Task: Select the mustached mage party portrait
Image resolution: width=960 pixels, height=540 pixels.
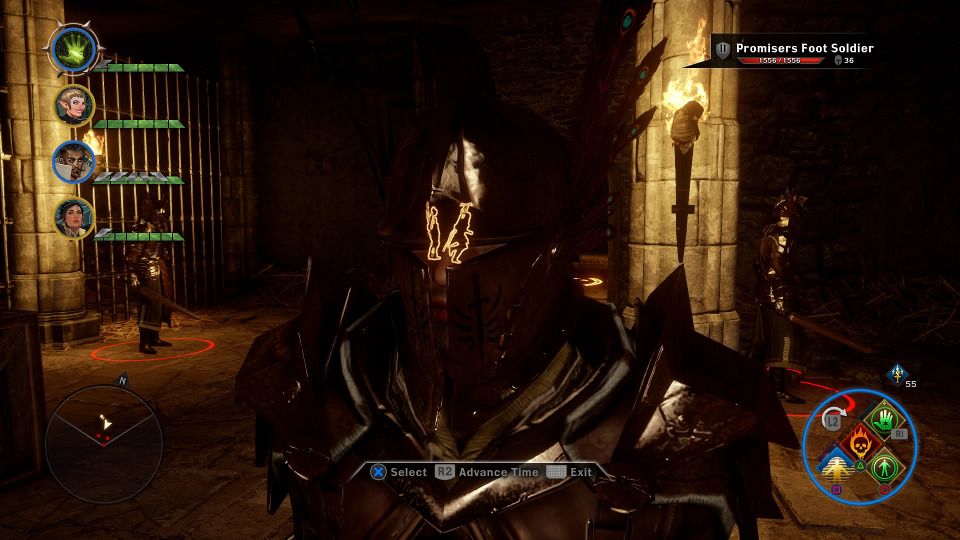Action: coord(74,162)
